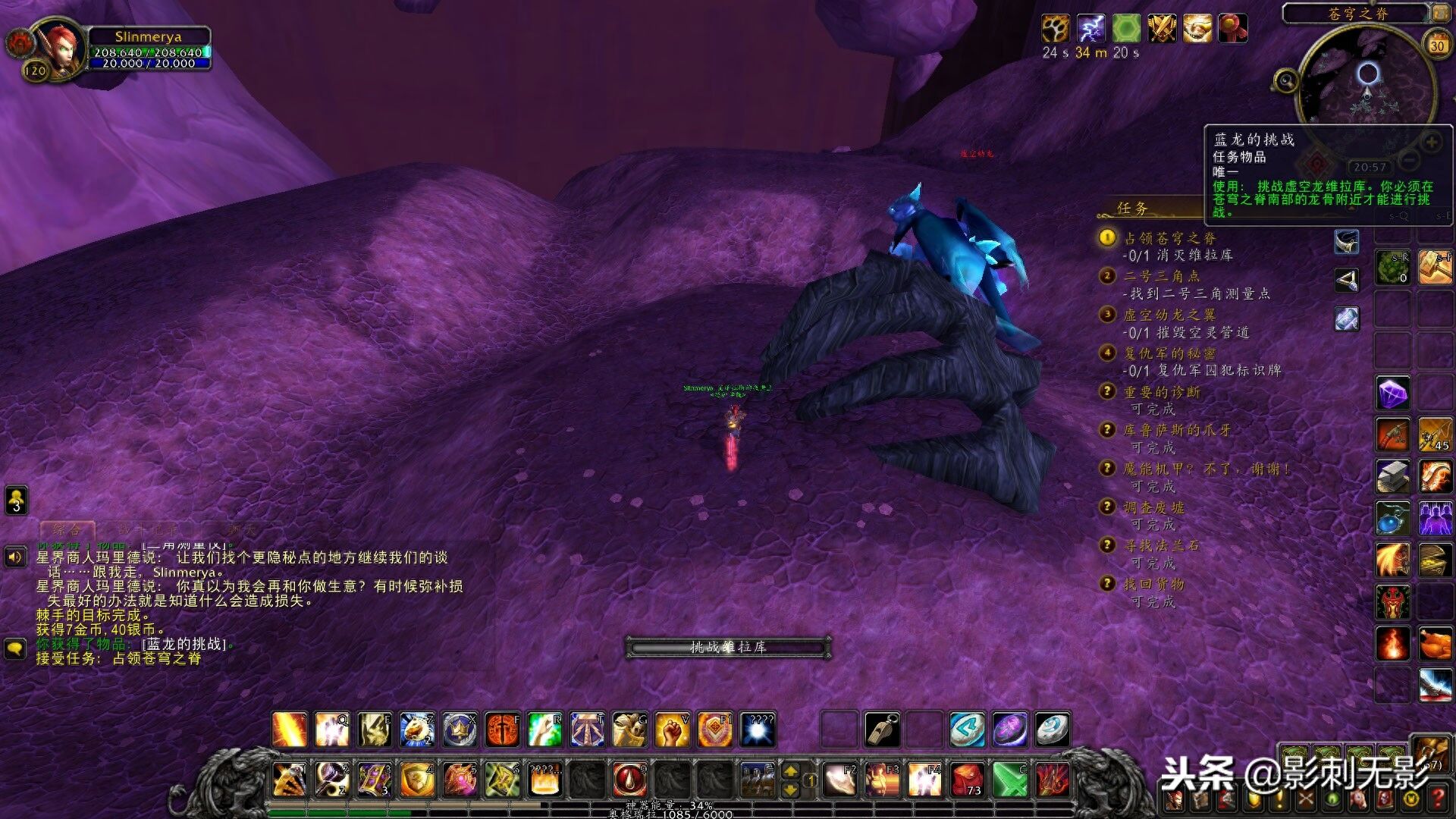Click the purple gem action slot
The width and height of the screenshot is (1456, 819).
pyautogui.click(x=1392, y=394)
